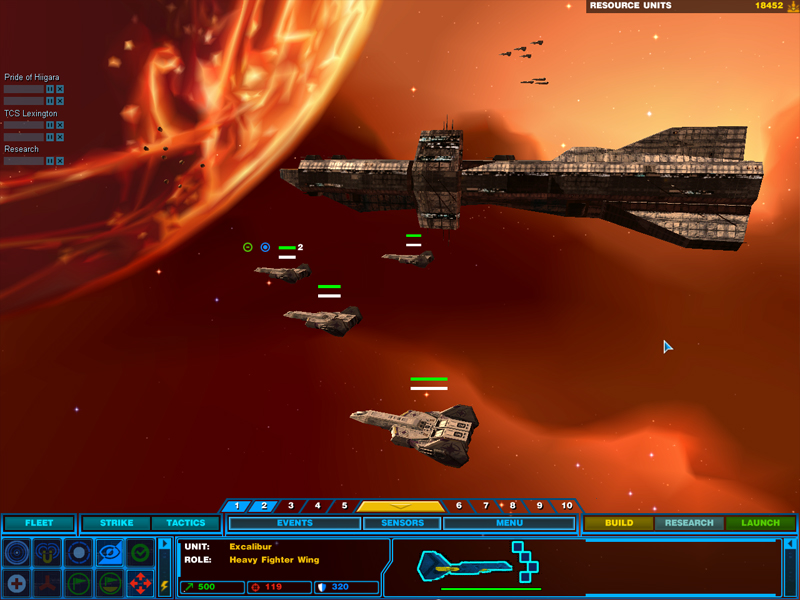Click the green checkmark command icon
Screen dimensions: 800x600
tap(141, 552)
